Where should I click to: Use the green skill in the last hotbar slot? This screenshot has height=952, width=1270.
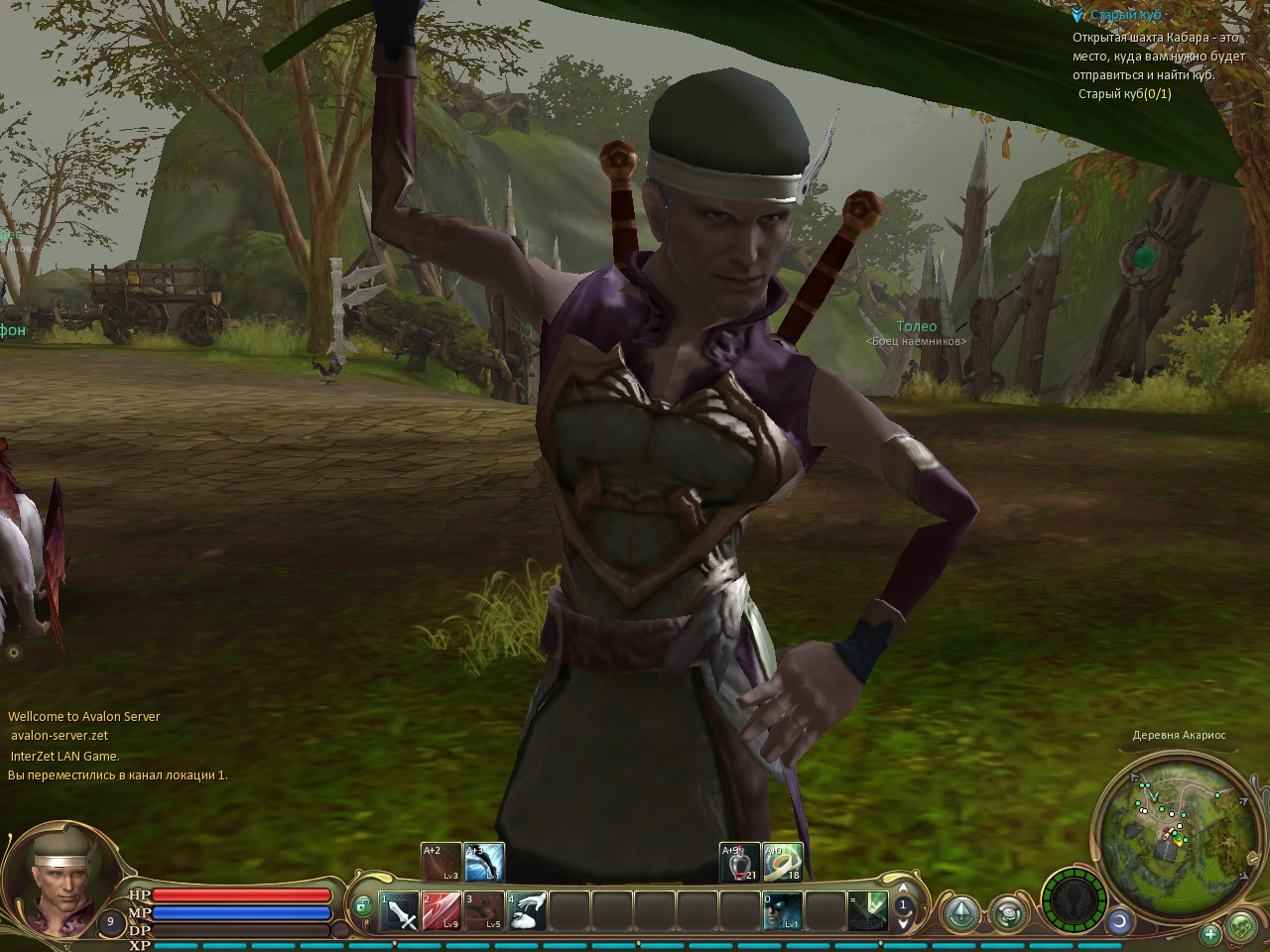867,911
